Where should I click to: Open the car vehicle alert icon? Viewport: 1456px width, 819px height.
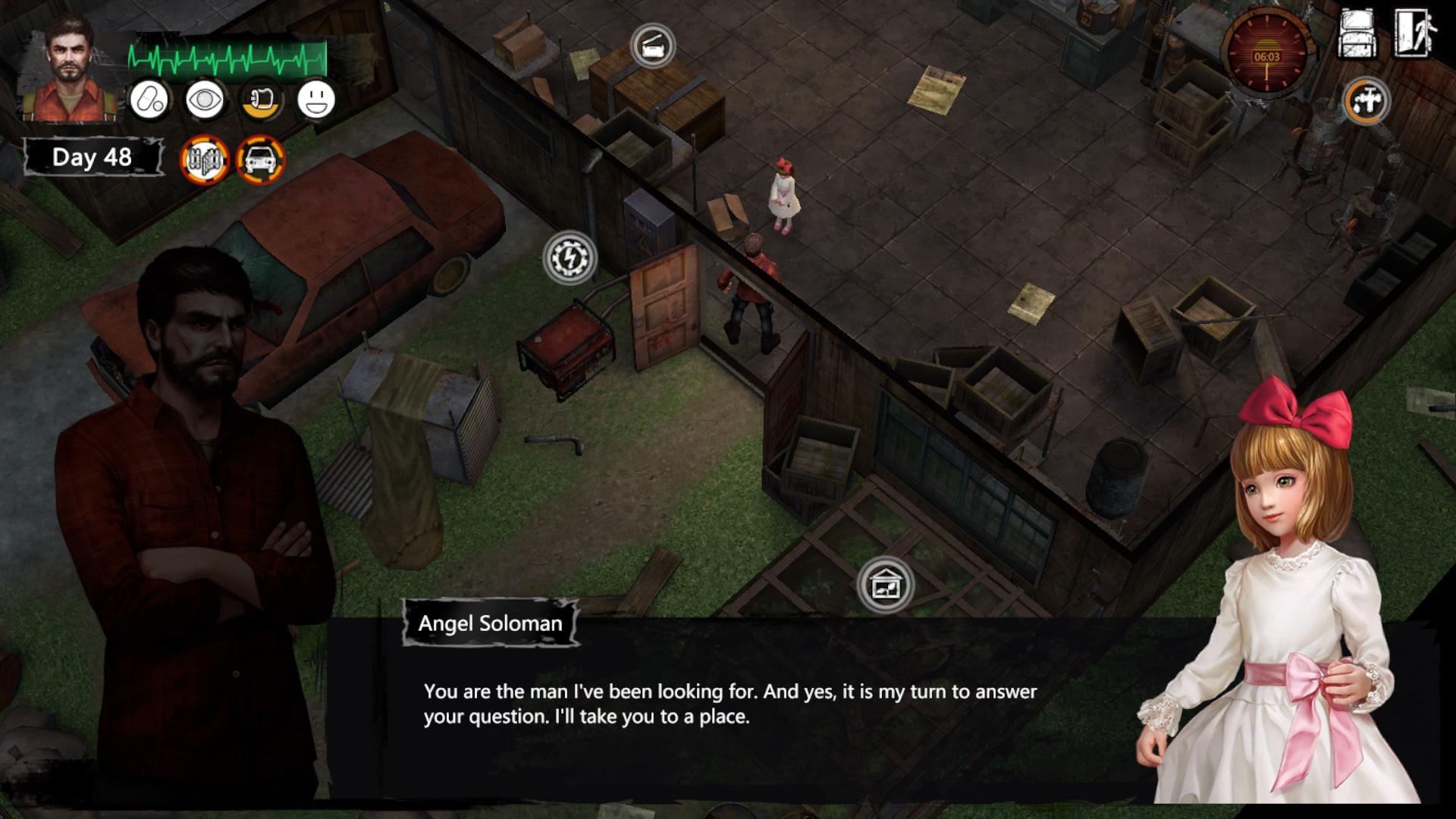coord(261,160)
